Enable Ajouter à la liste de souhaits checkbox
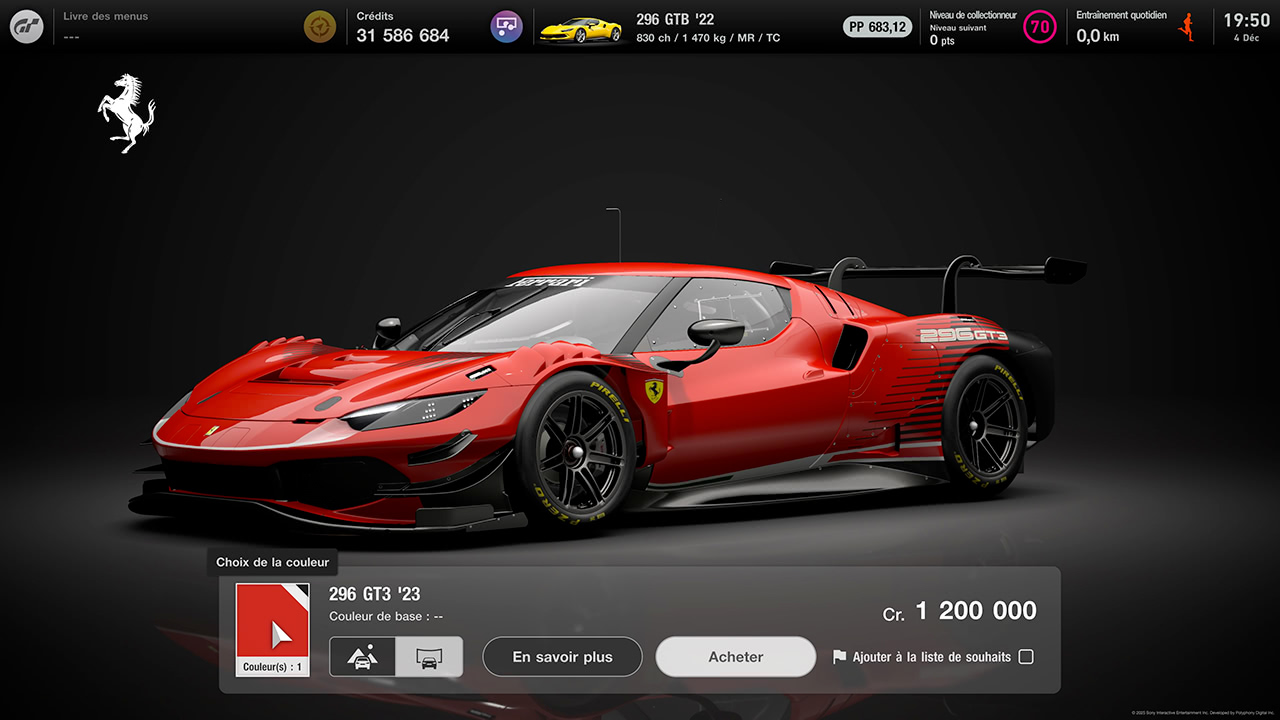The image size is (1280, 720). 1025,657
